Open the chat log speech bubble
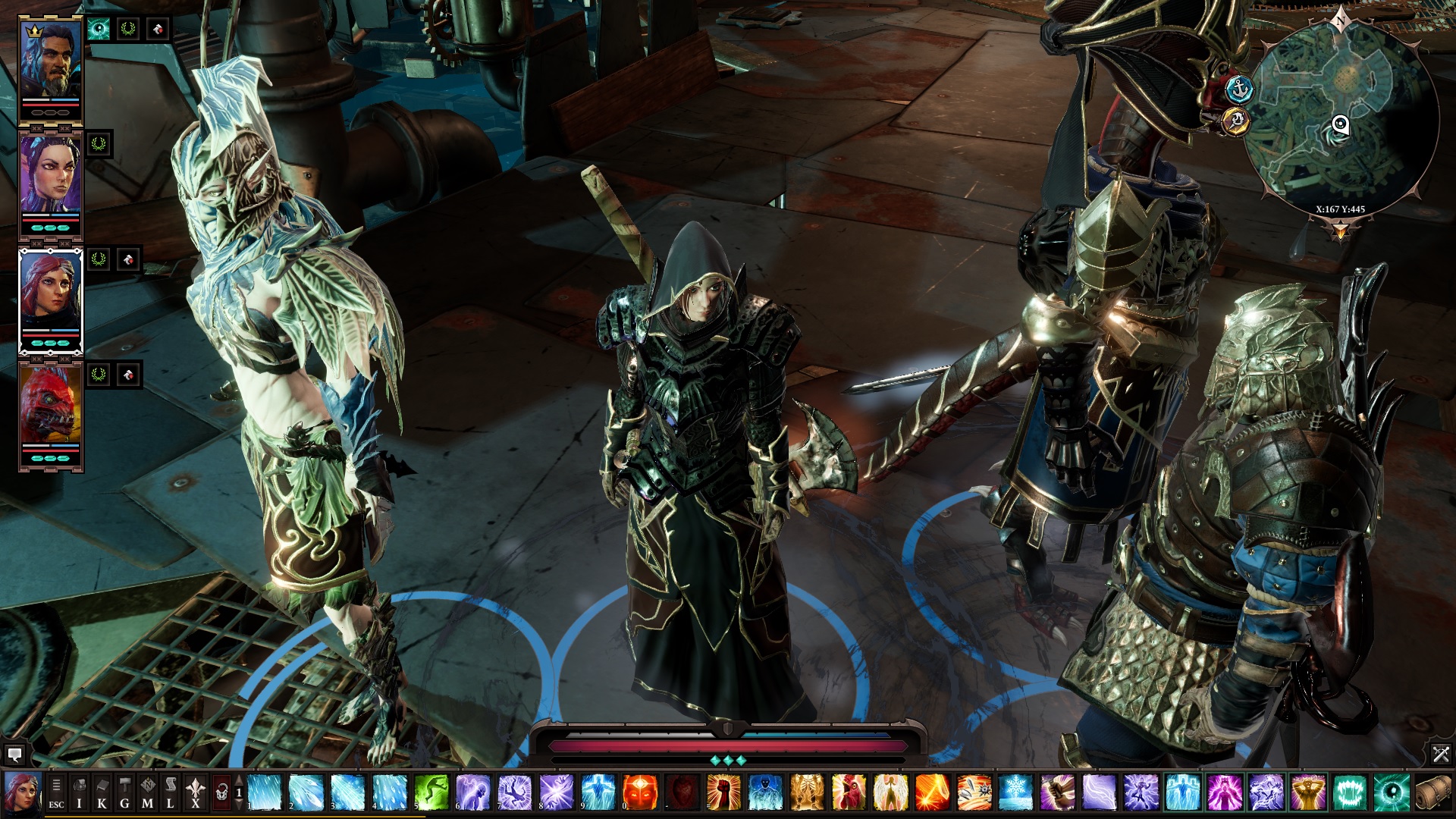The height and width of the screenshot is (819, 1456). 14,755
